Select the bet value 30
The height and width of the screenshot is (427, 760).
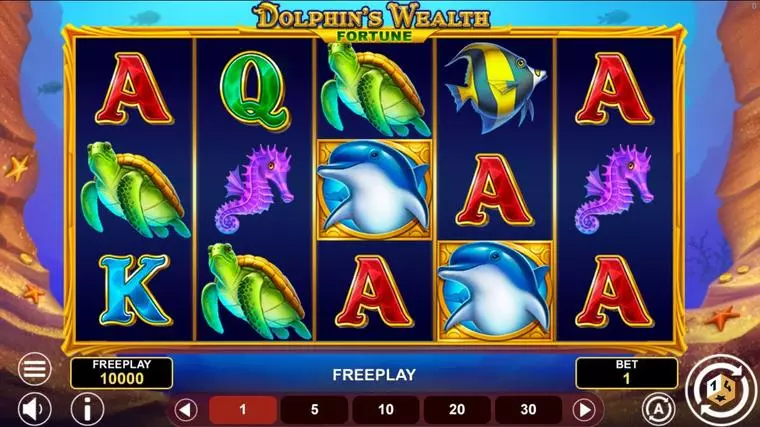[x=528, y=409]
